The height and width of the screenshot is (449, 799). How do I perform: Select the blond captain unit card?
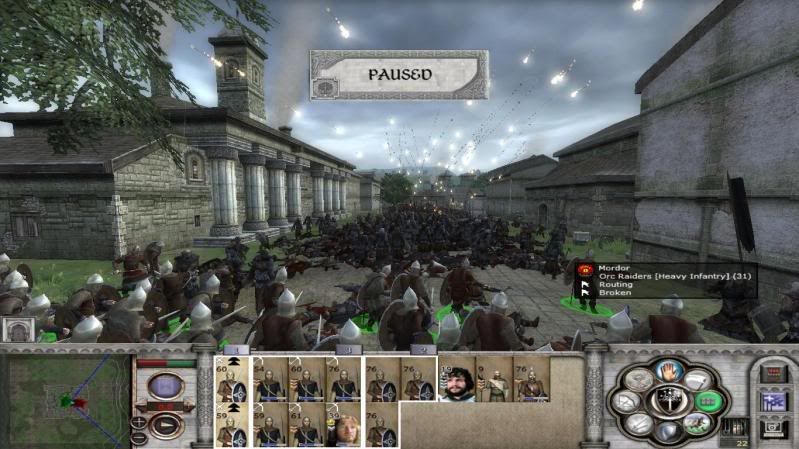point(343,426)
